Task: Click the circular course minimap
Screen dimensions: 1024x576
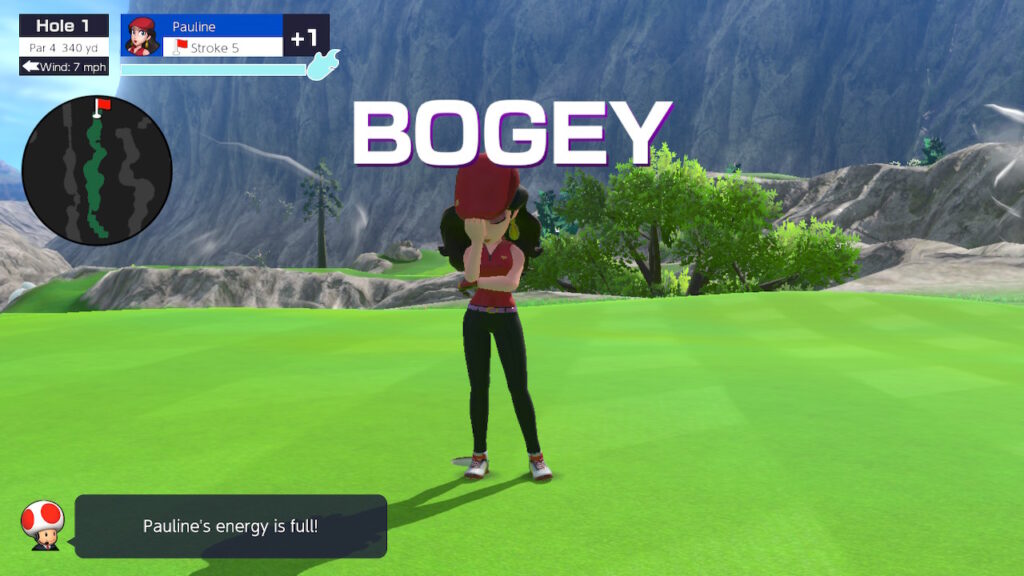Action: click(x=96, y=172)
